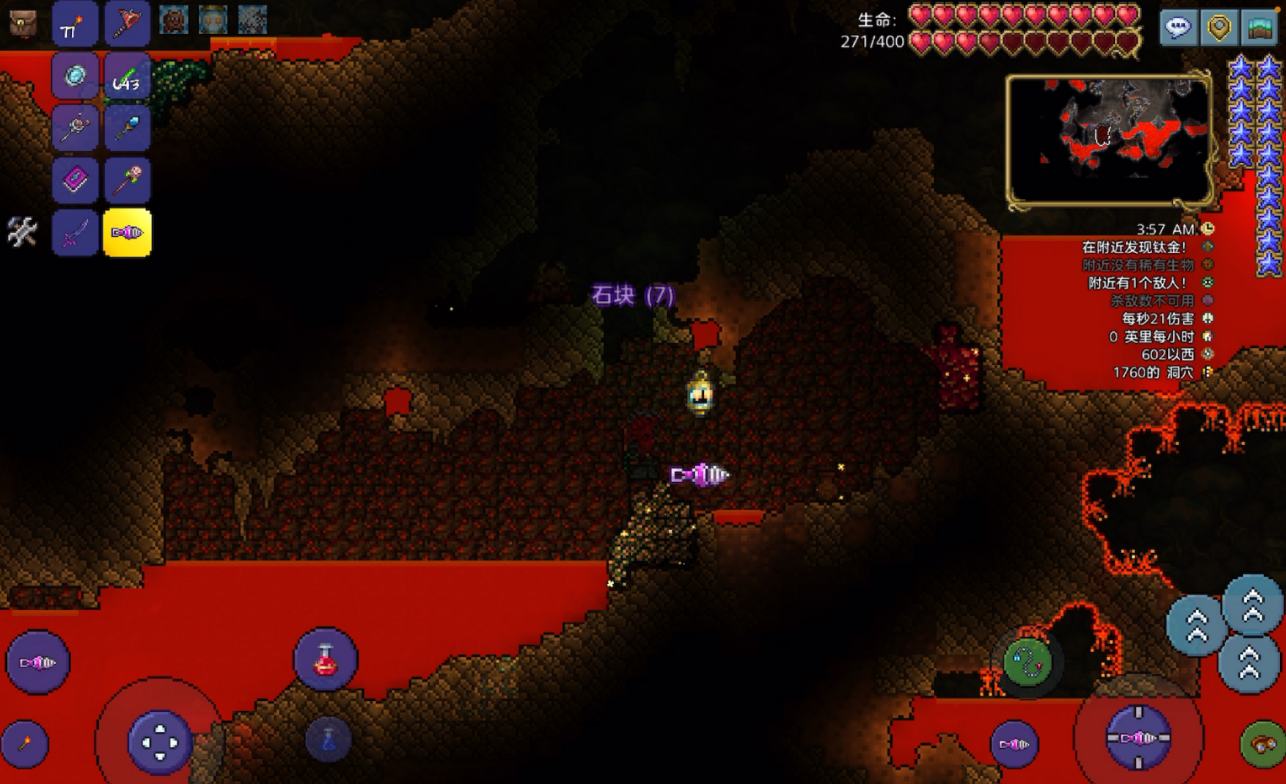Screen dimensions: 1286x784
Task: Select the purple sword slot
Action: 76,233
